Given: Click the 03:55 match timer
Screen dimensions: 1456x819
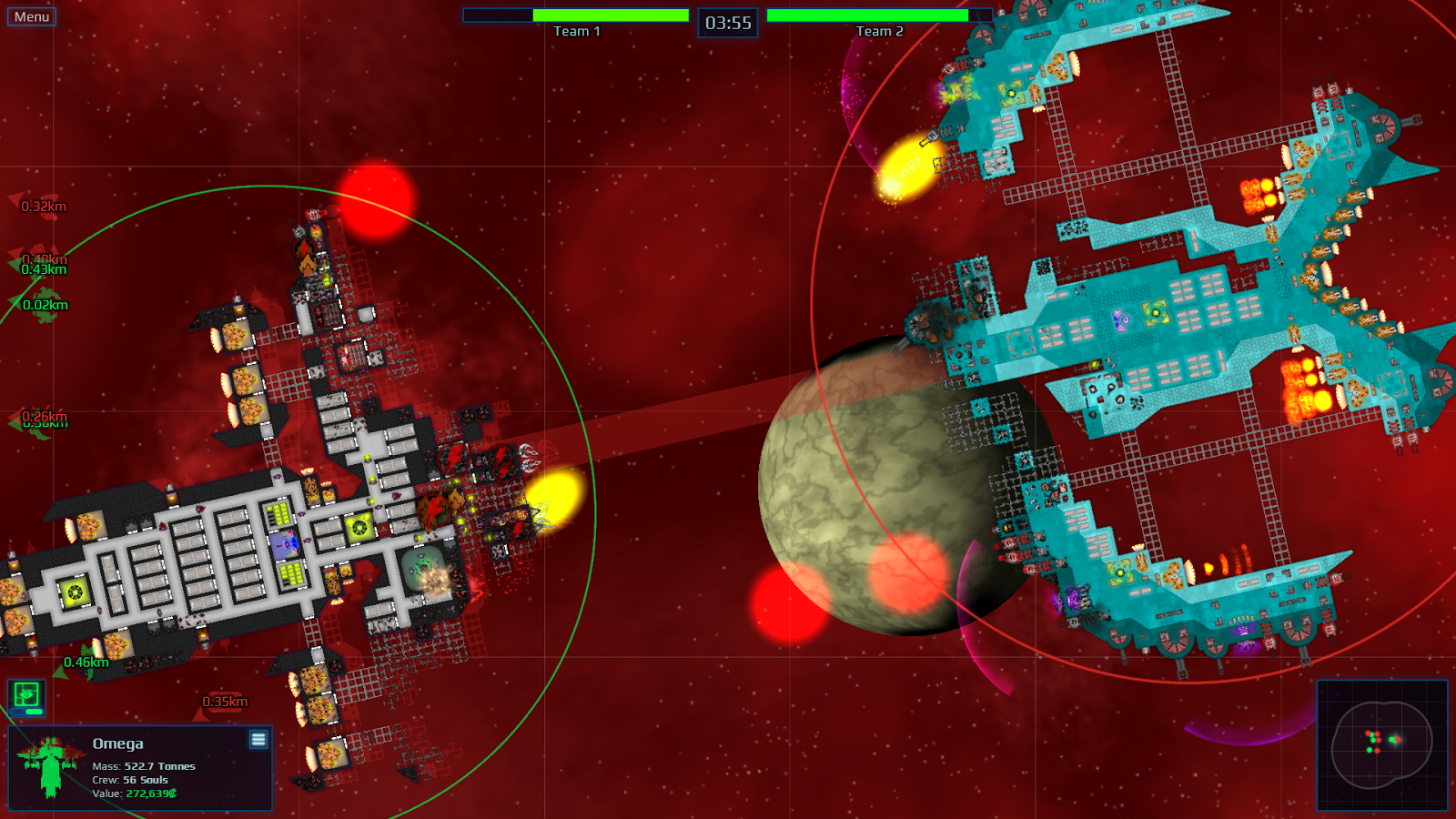Looking at the screenshot, I should (729, 23).
